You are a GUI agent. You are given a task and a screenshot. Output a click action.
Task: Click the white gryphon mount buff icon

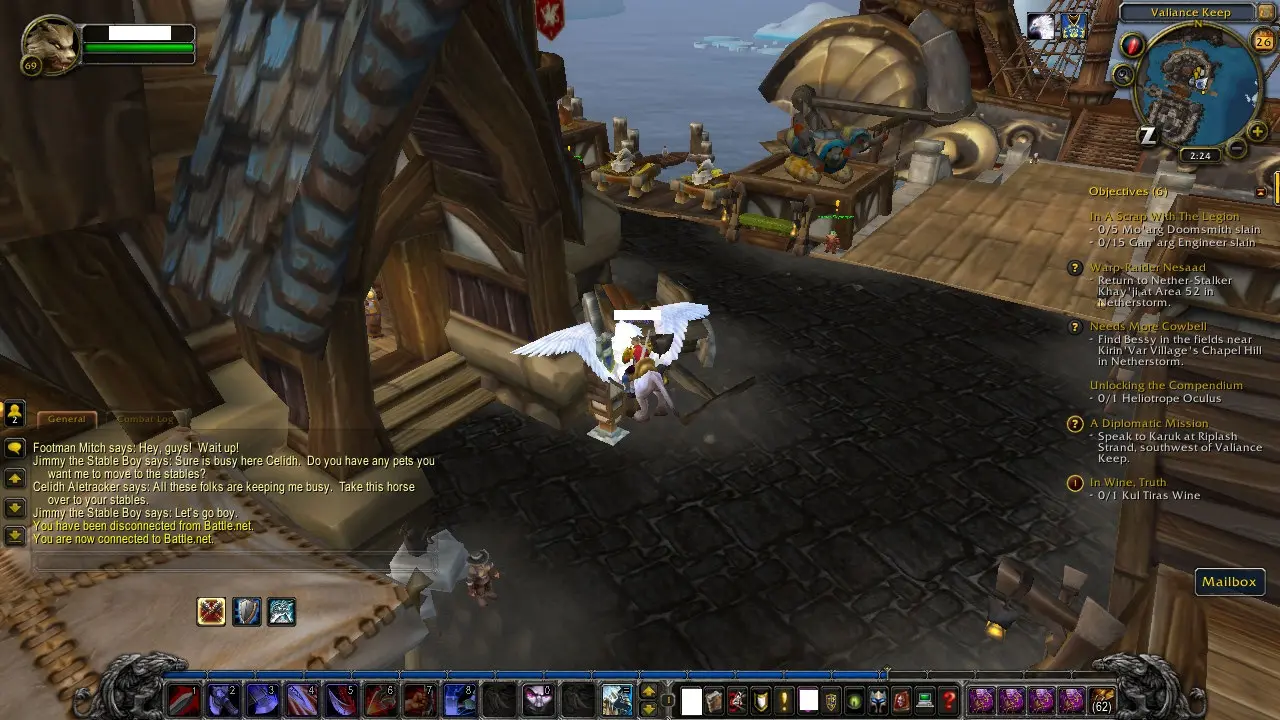(1042, 27)
